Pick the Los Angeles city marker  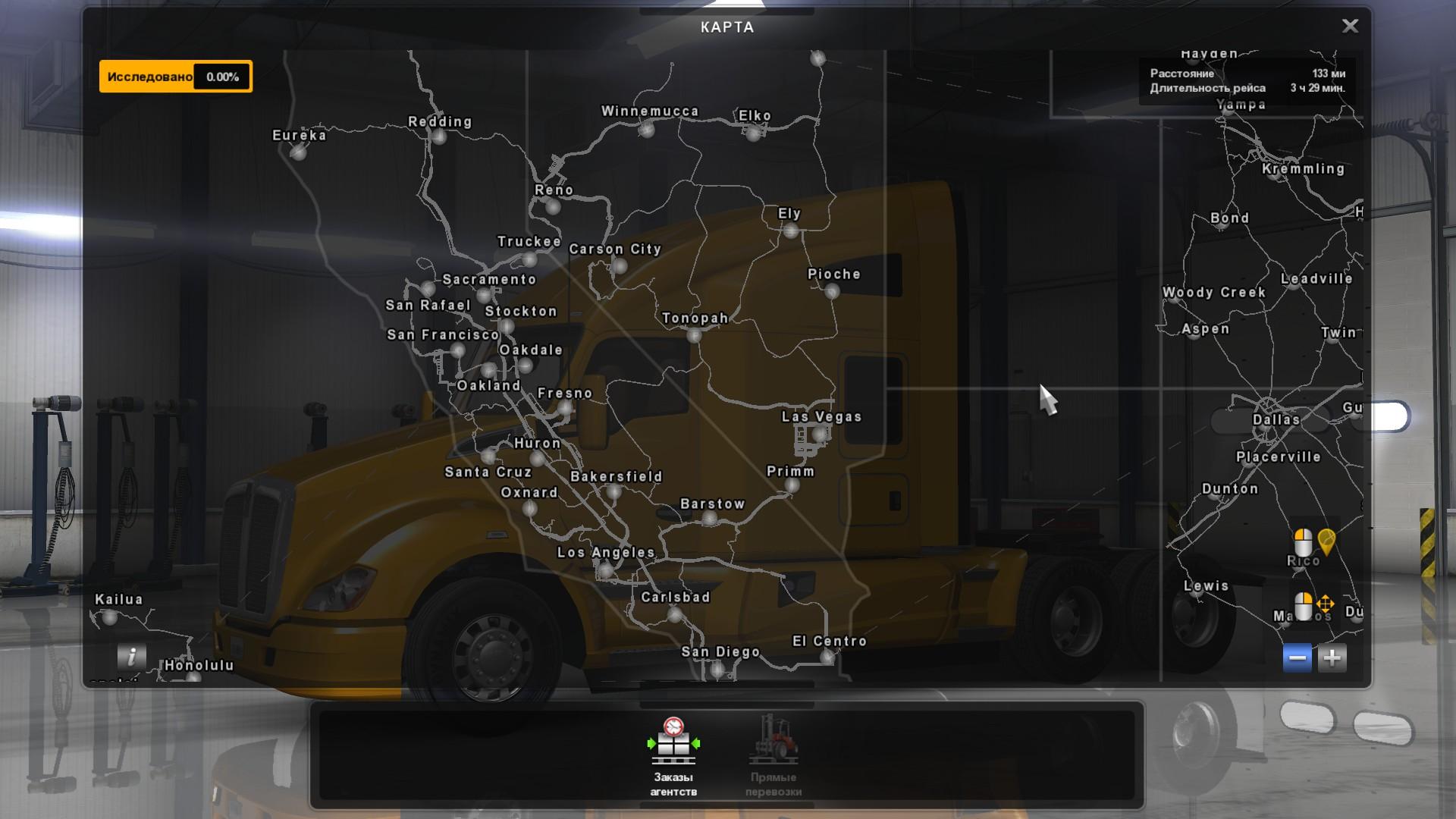[x=604, y=570]
